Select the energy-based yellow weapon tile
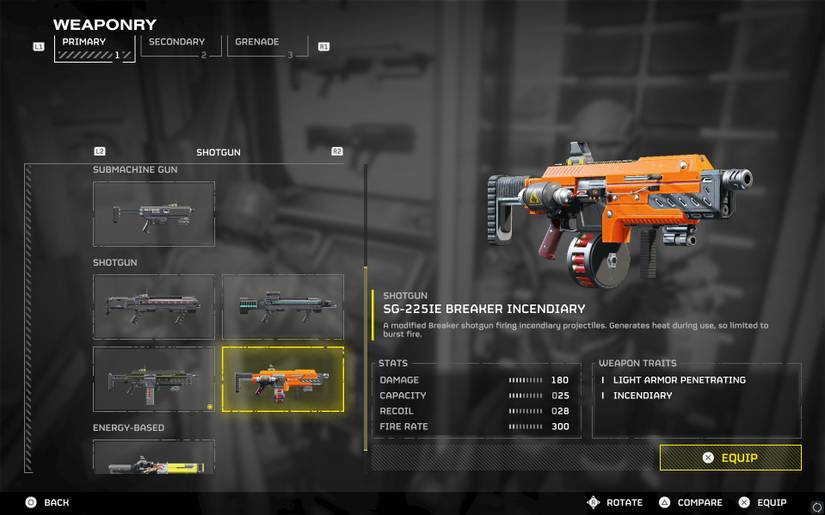The image size is (825, 515). point(154,458)
